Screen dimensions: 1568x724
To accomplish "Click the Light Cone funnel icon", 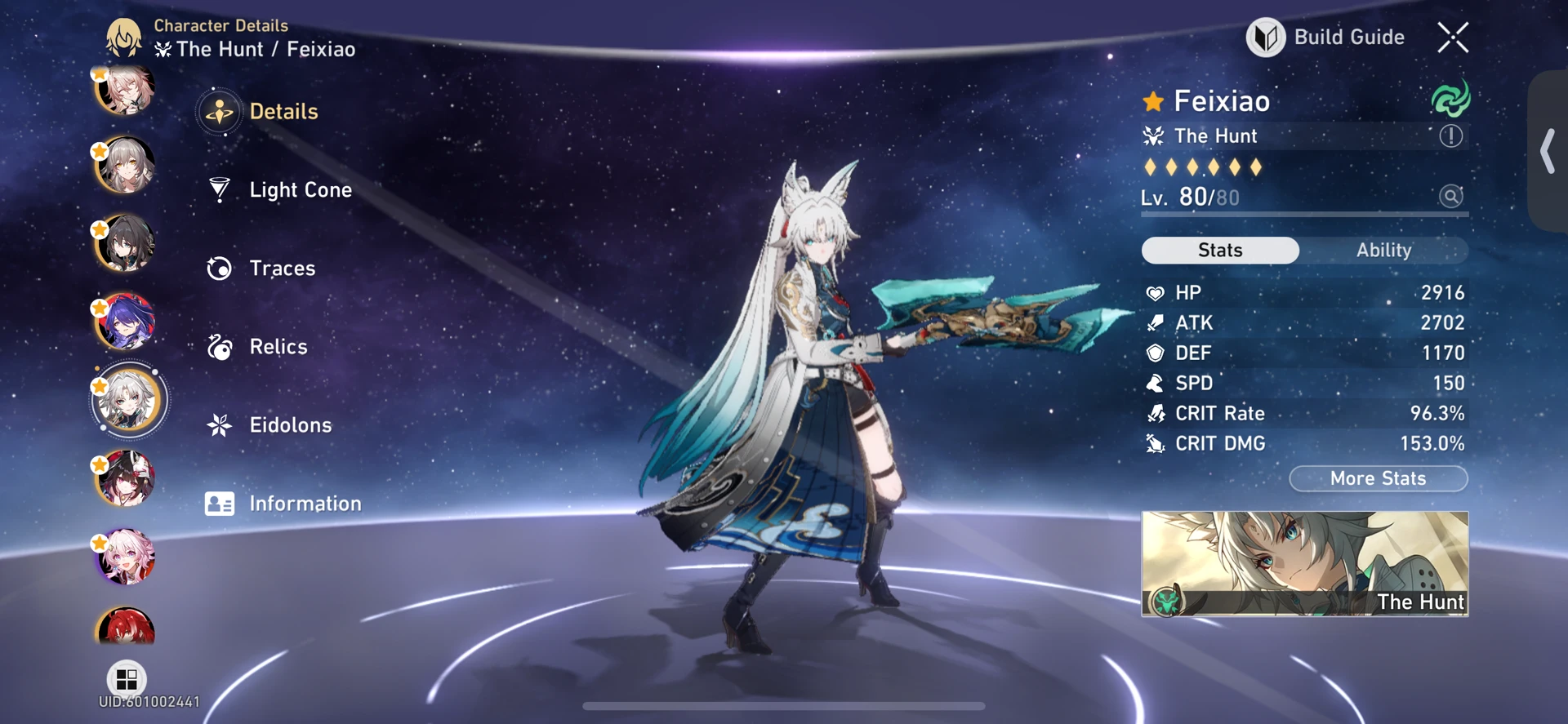I will (219, 189).
